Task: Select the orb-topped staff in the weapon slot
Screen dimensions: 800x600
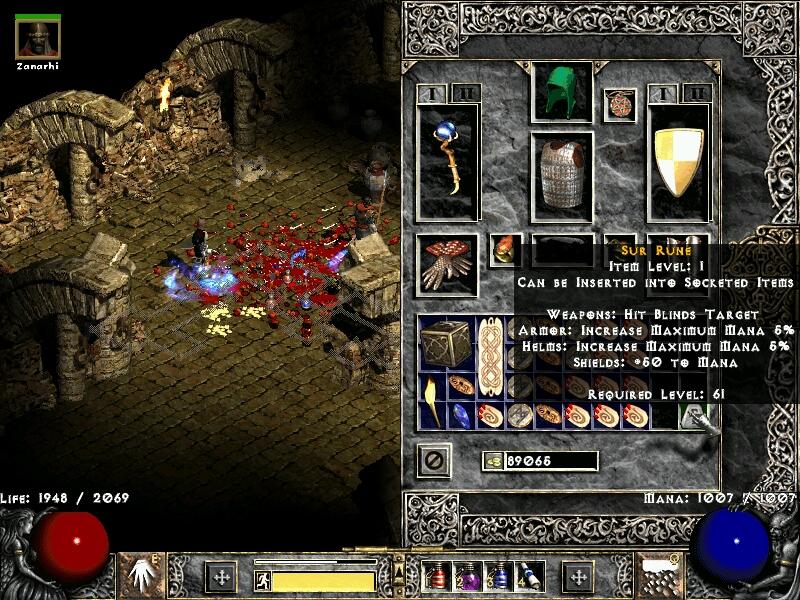Action: (447, 161)
